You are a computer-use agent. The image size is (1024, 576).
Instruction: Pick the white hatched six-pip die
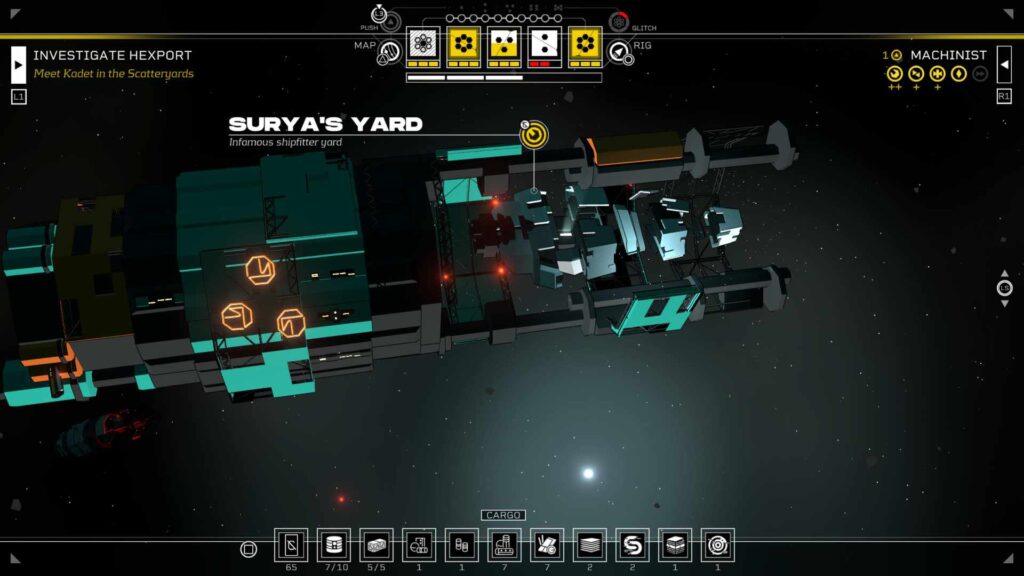pos(423,44)
